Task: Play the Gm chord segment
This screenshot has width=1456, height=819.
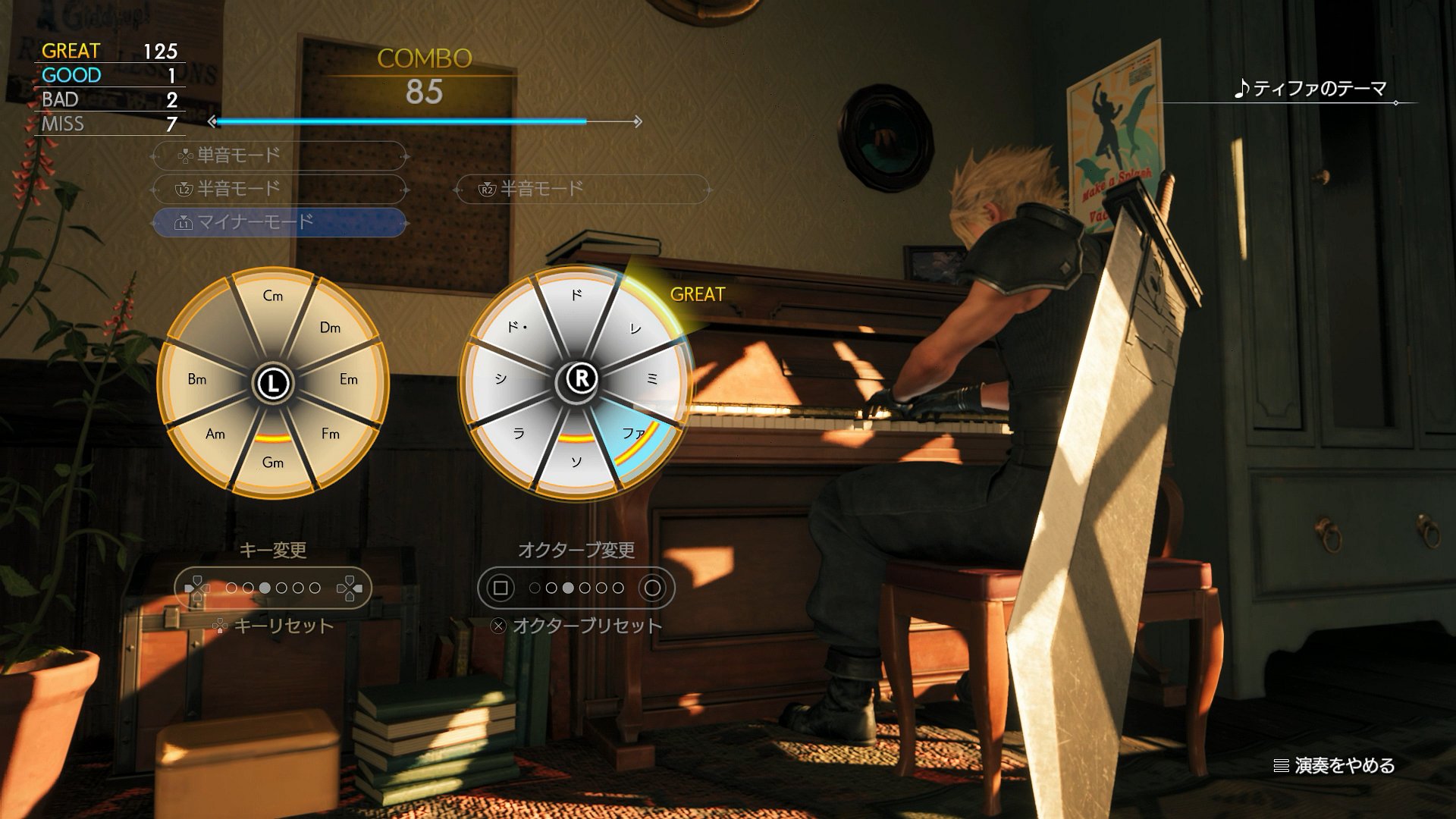Action: [273, 462]
